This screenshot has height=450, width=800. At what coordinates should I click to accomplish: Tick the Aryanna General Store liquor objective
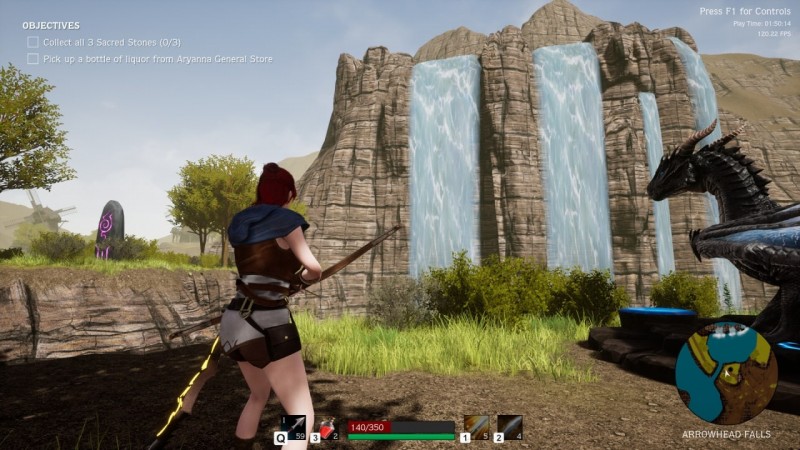tap(33, 59)
